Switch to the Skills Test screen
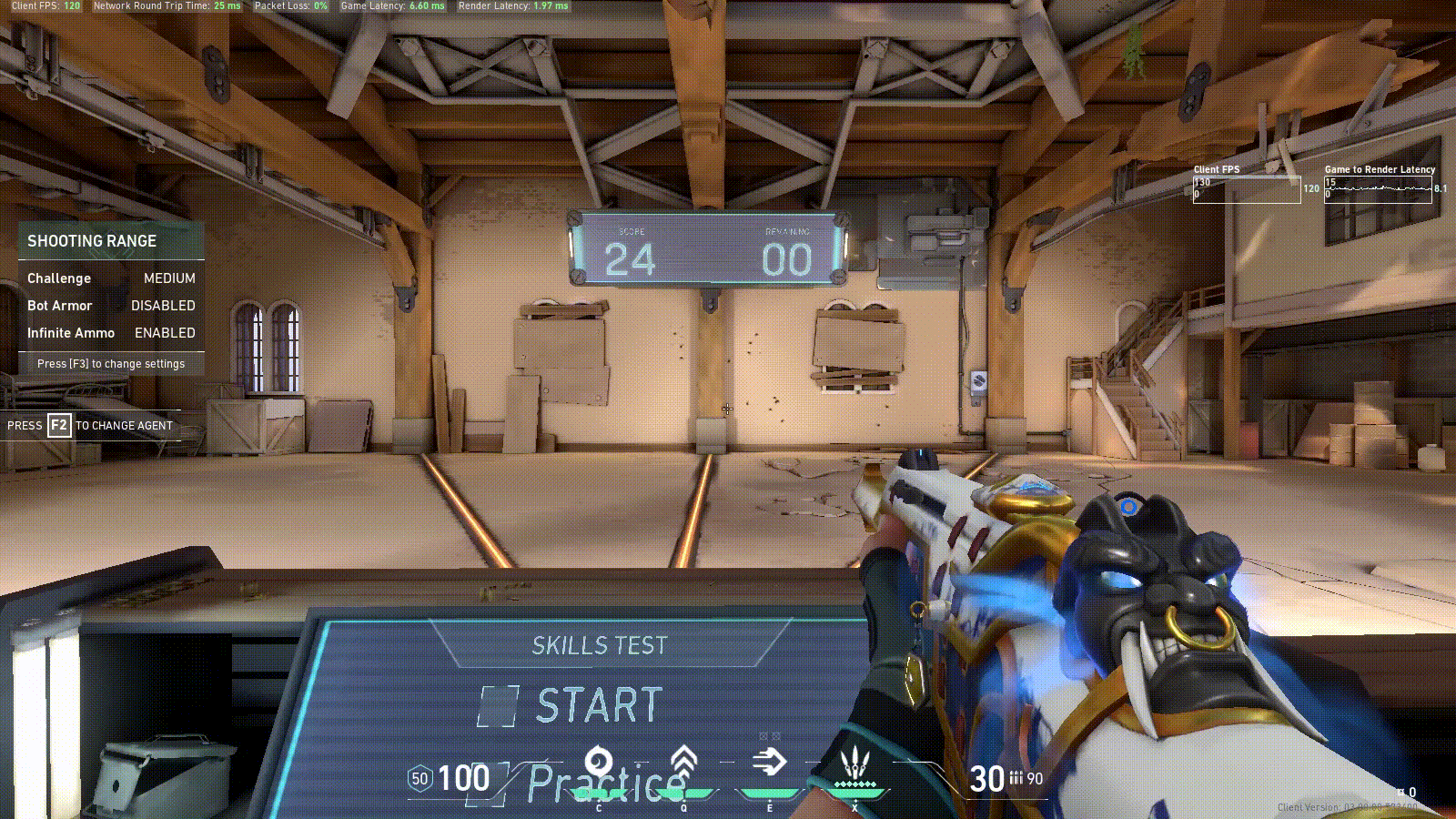 tap(600, 646)
